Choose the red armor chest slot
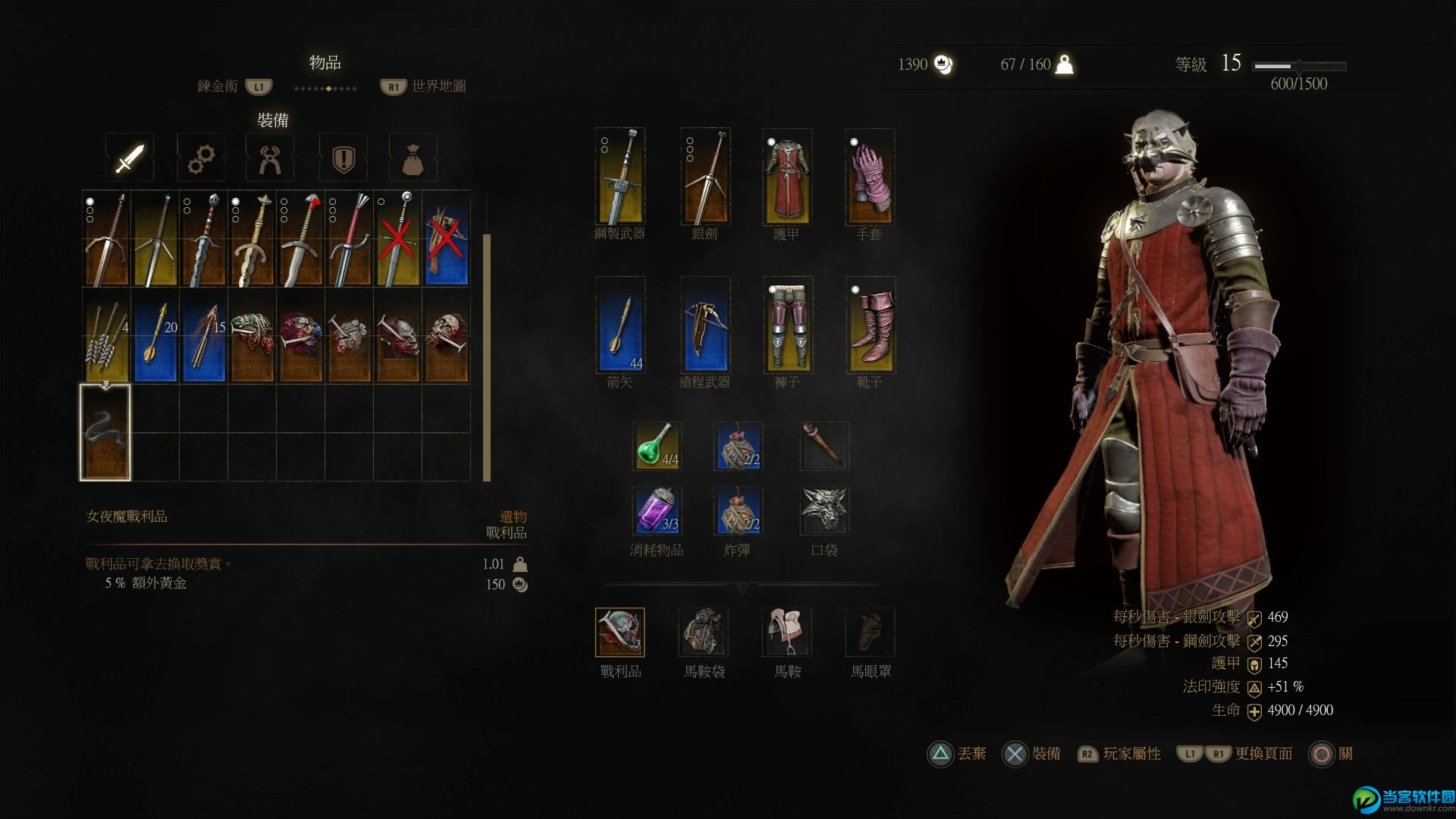1456x819 pixels. pos(787,177)
